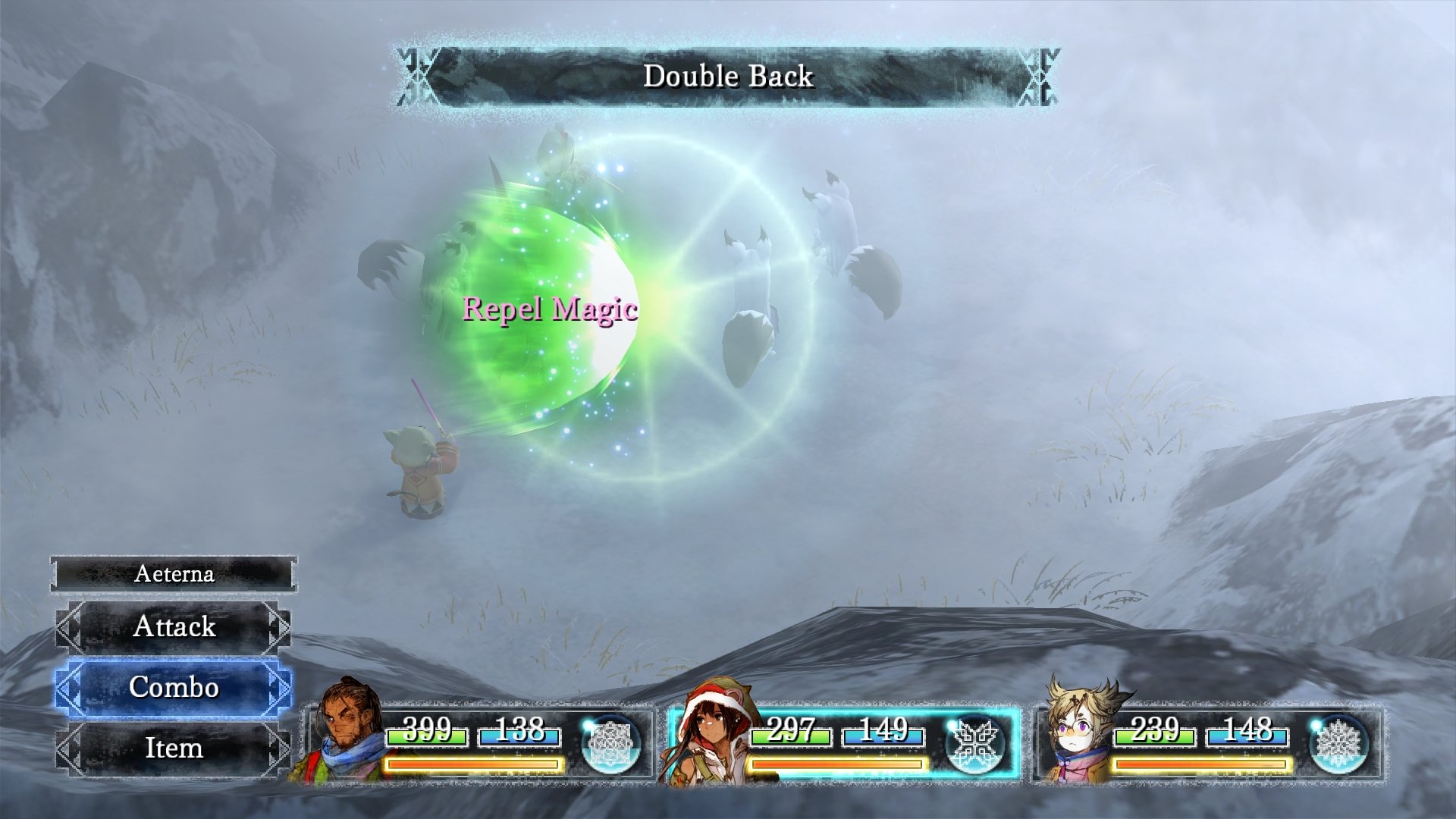1456x819 pixels.
Task: Open the Aeterna name panel
Action: (174, 574)
